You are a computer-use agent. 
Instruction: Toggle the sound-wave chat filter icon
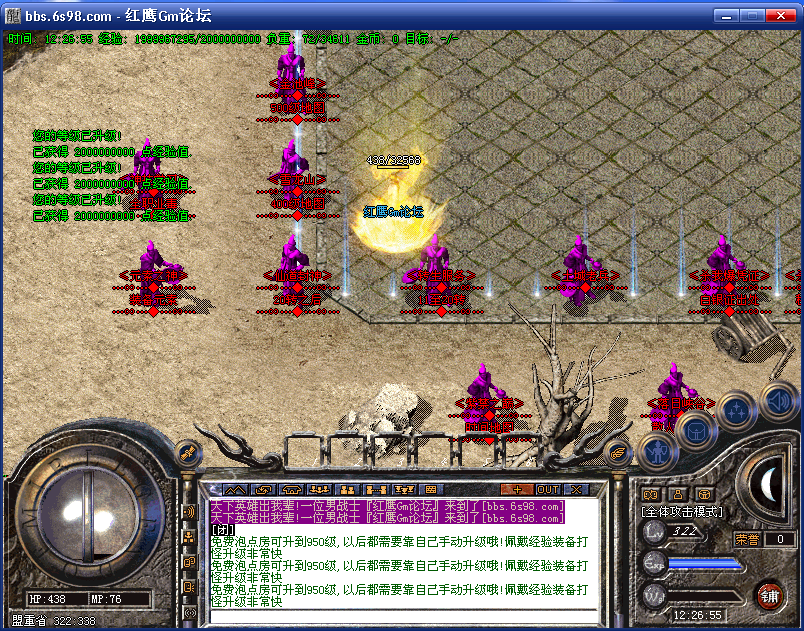(x=189, y=512)
